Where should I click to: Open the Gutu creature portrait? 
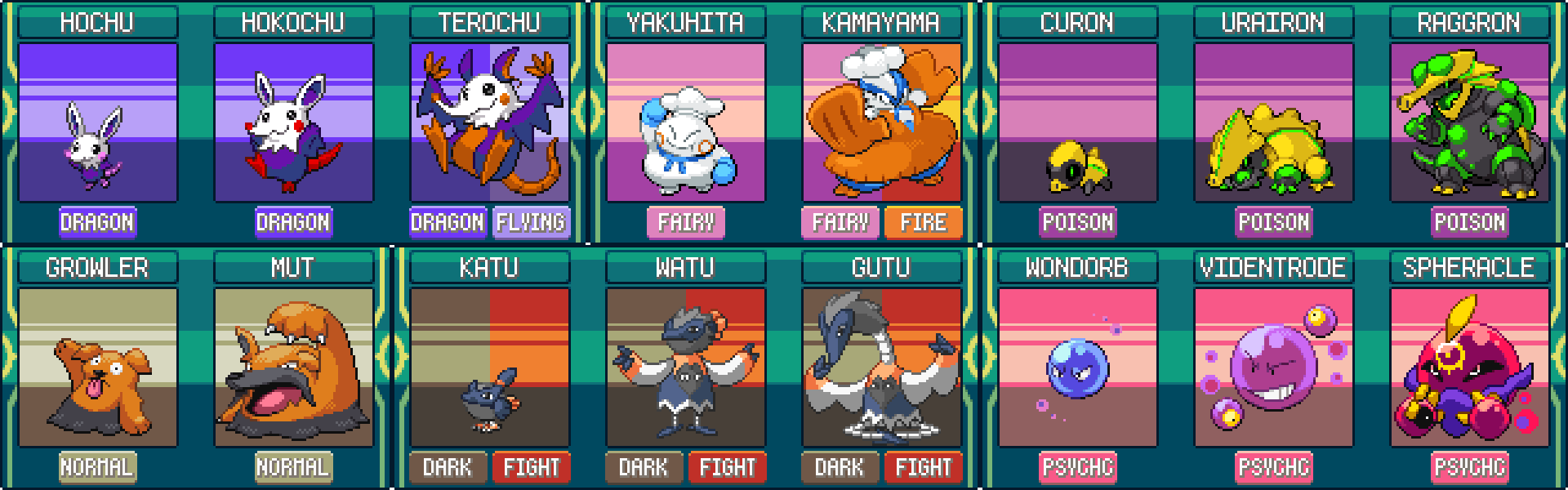tap(881, 367)
